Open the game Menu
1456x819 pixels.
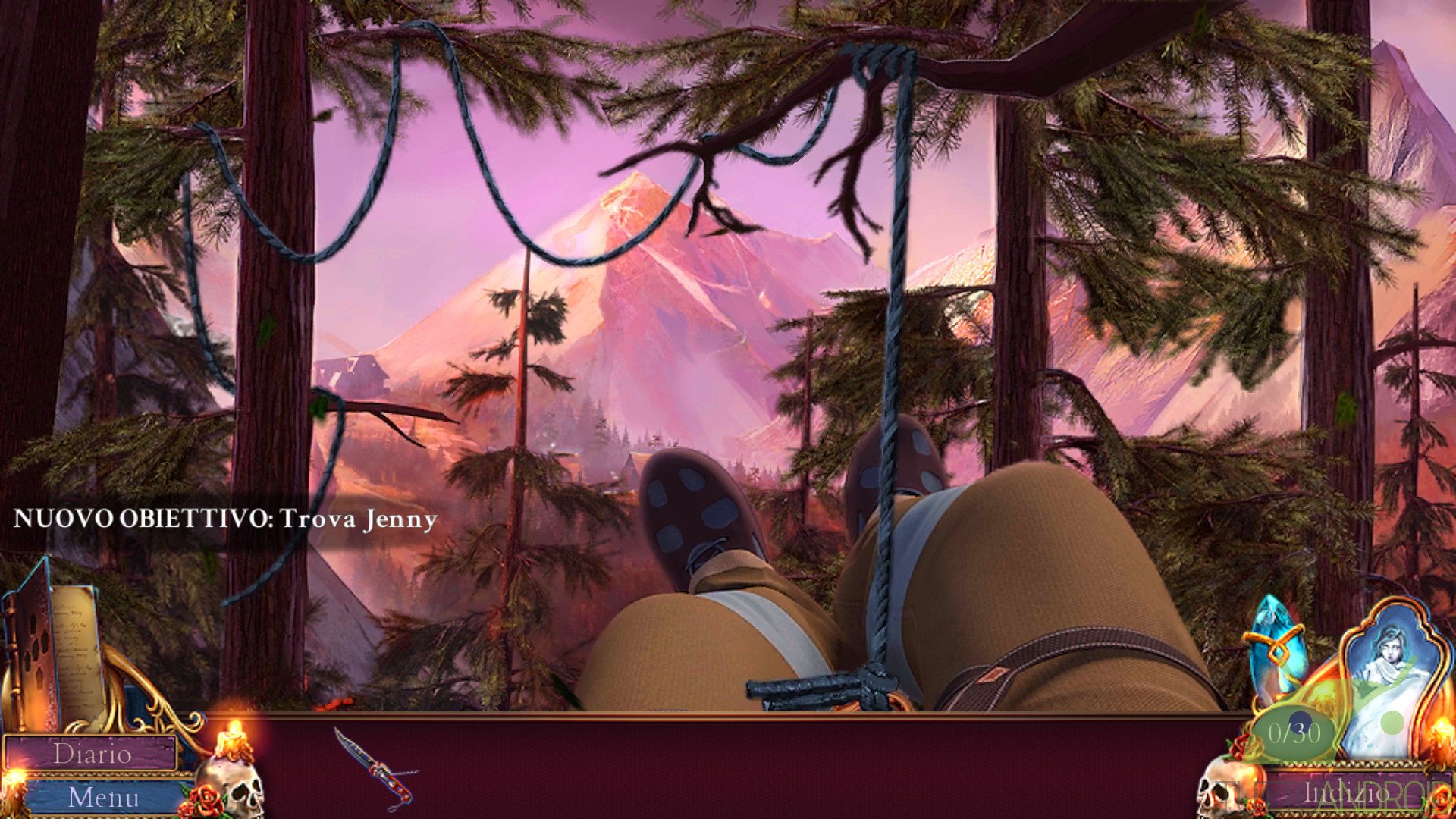coord(104,797)
